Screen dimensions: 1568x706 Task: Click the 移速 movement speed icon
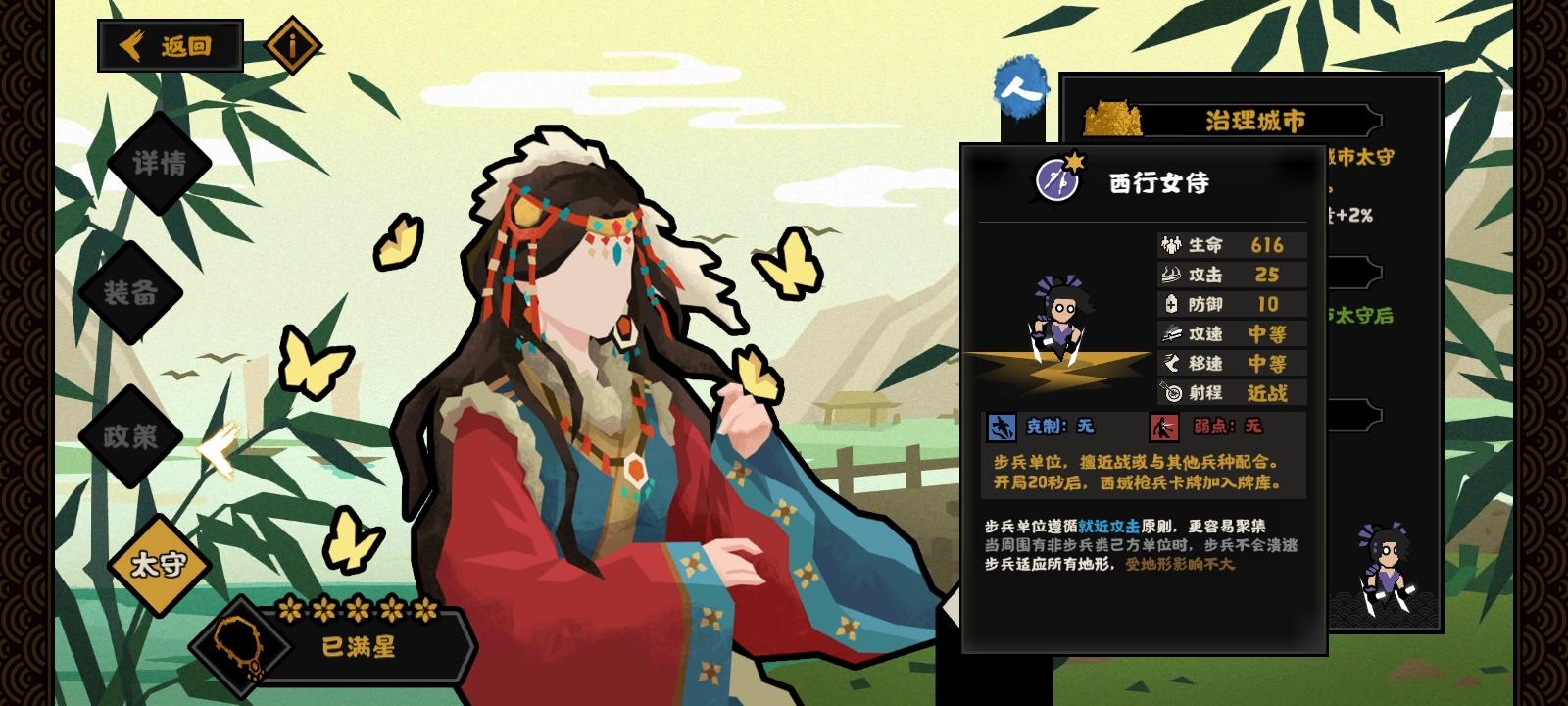point(1169,364)
